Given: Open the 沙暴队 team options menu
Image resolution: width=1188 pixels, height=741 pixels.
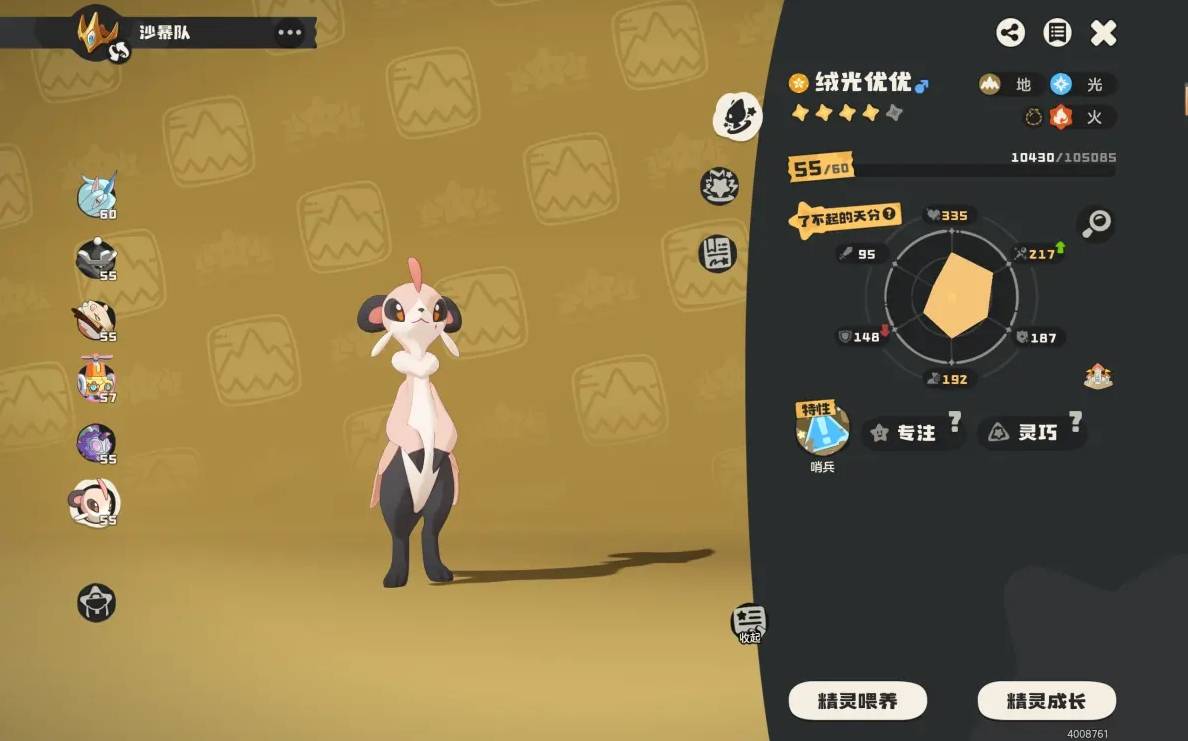Looking at the screenshot, I should click(289, 33).
